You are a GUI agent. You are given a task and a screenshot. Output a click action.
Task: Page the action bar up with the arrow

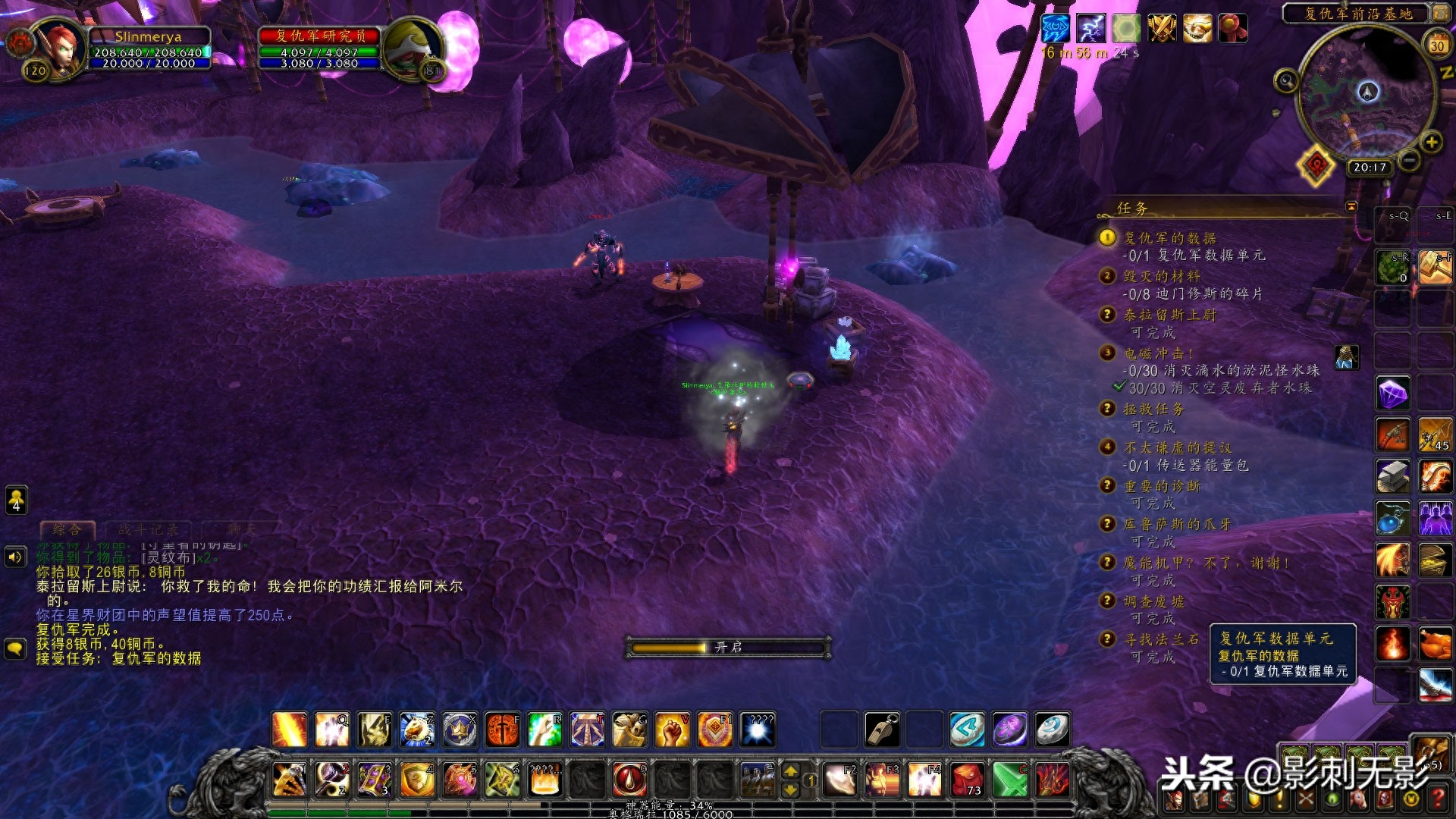tap(790, 771)
